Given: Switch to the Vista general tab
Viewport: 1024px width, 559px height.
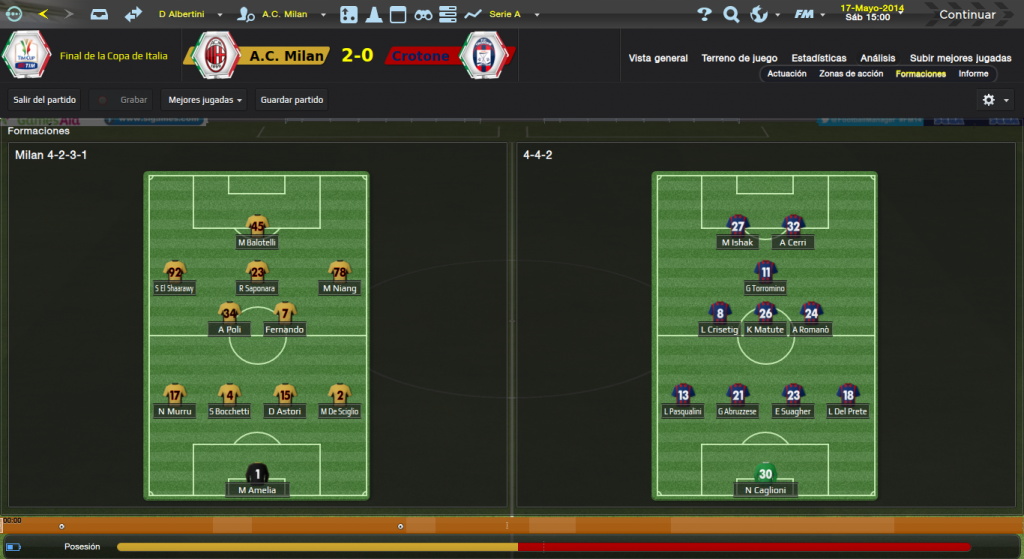Looking at the screenshot, I should click(658, 58).
